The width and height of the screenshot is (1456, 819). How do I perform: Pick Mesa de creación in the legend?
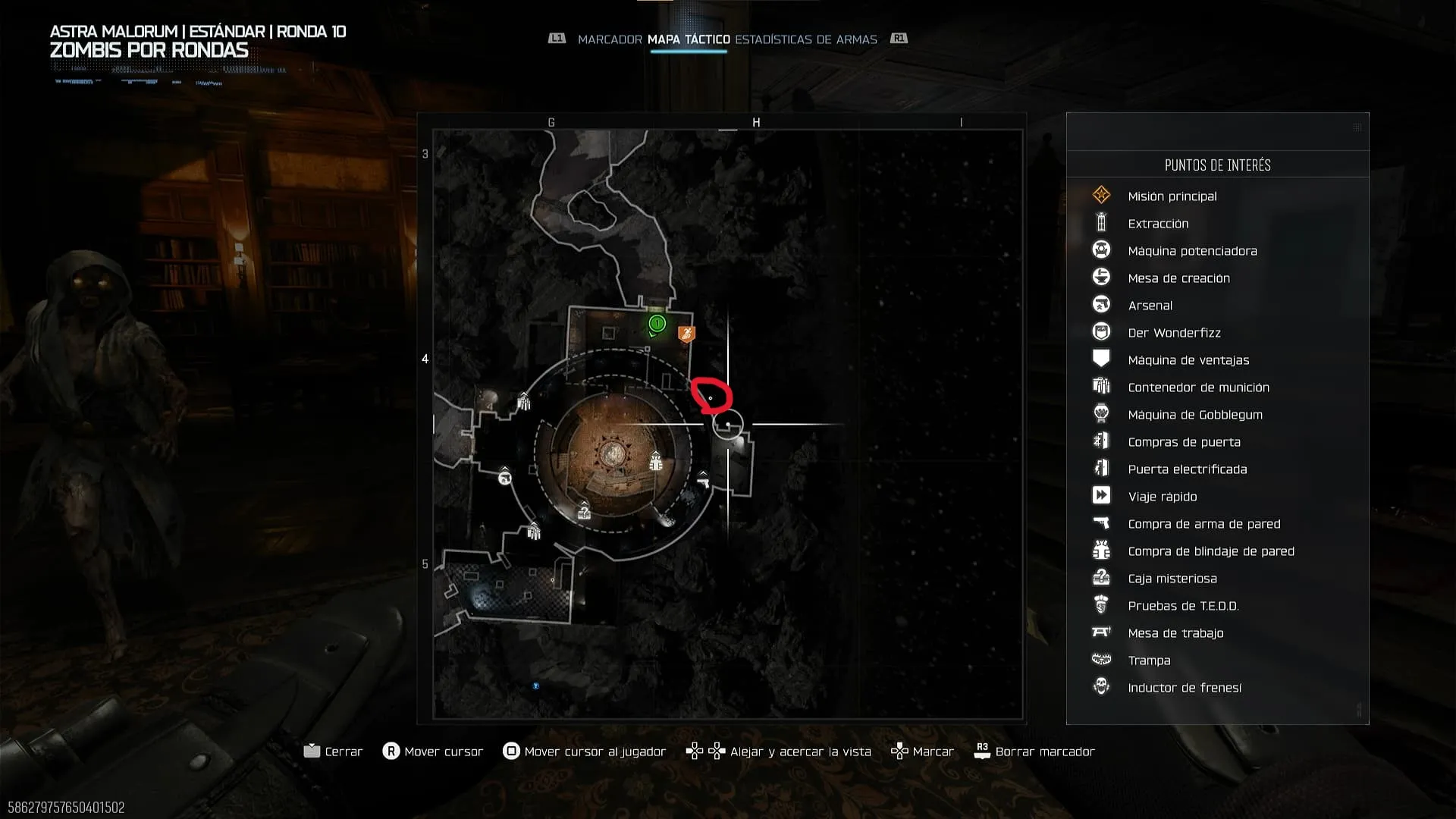point(1178,278)
